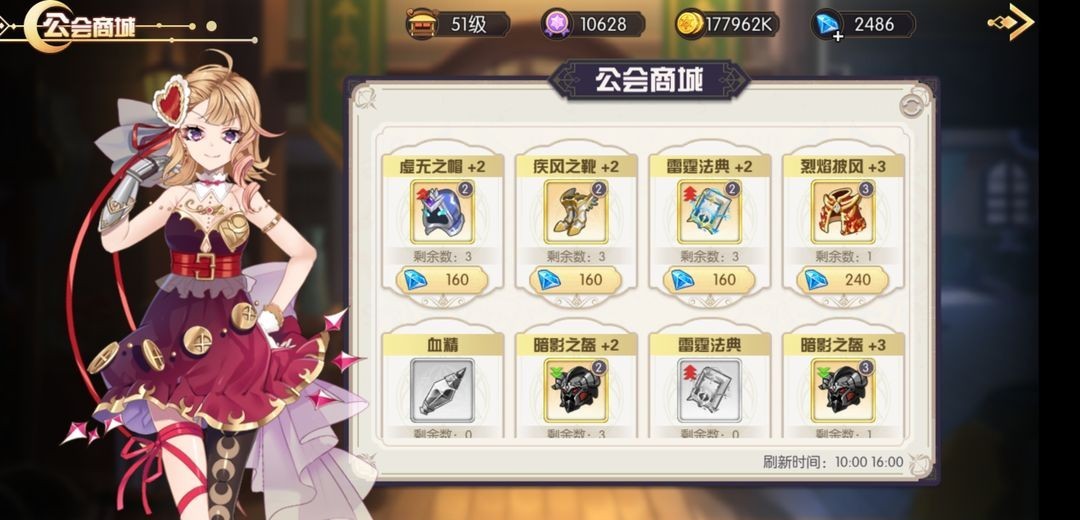1080x520 pixels.
Task: Click the 10628 purple guild currency counter
Action: pyautogui.click(x=593, y=24)
